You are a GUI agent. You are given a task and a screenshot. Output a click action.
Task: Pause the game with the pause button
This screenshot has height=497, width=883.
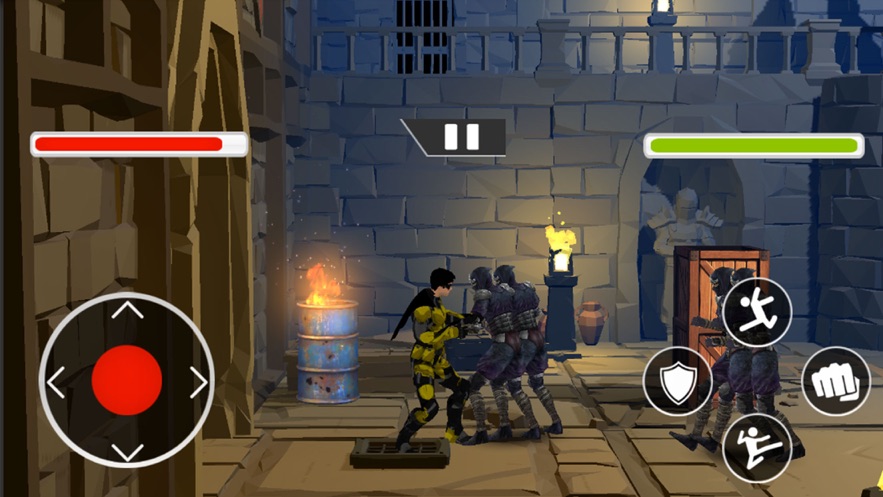(461, 137)
